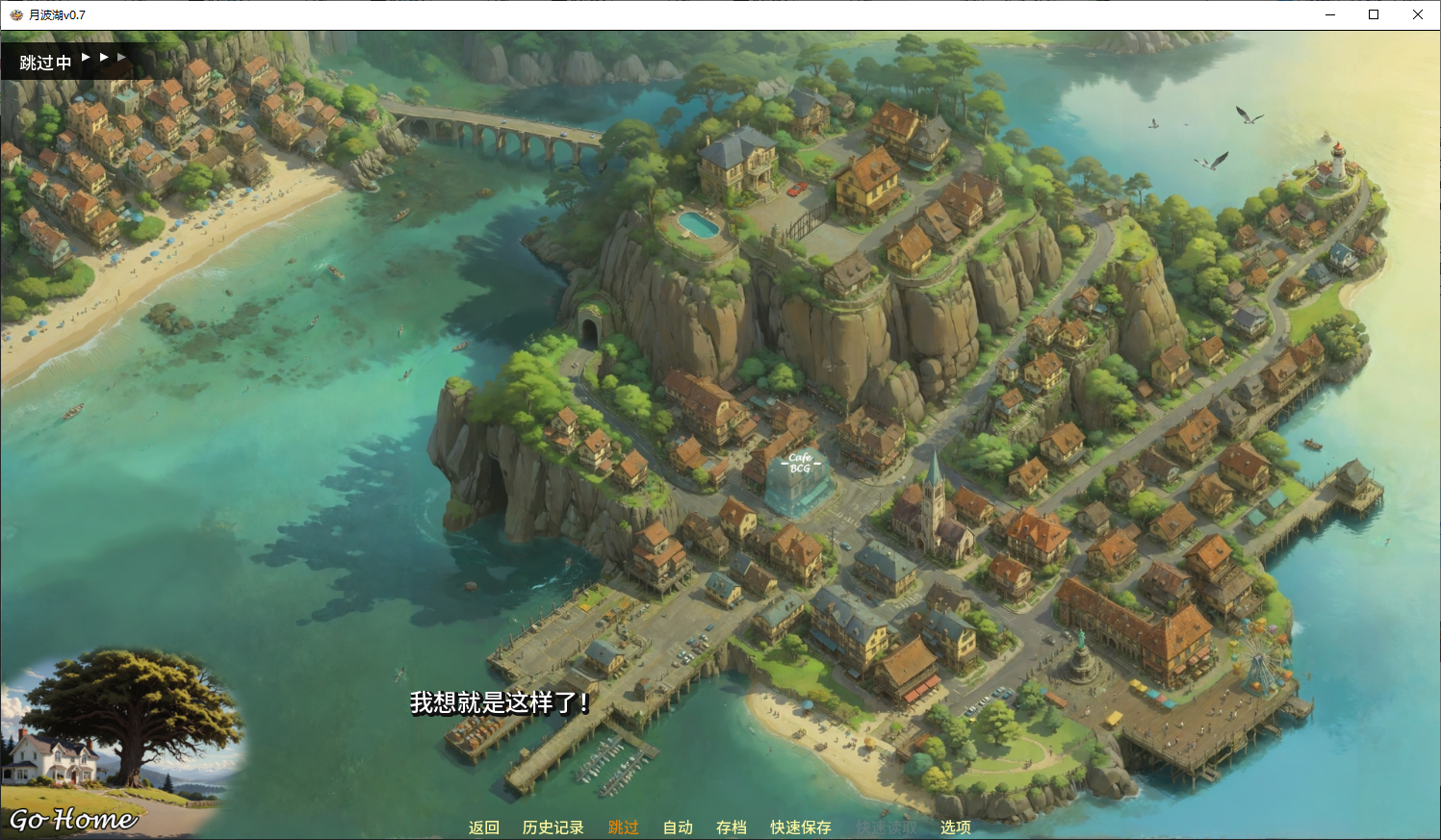Click the 返回 (back) button
Screen dimensions: 1441x840
point(483,827)
